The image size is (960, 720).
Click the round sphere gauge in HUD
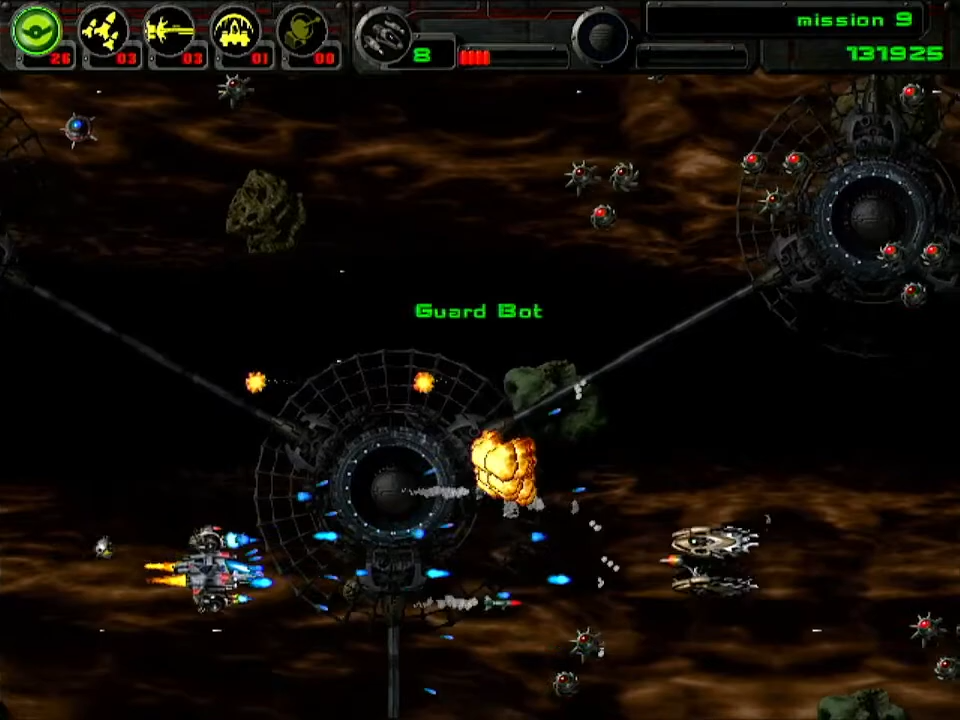point(601,37)
